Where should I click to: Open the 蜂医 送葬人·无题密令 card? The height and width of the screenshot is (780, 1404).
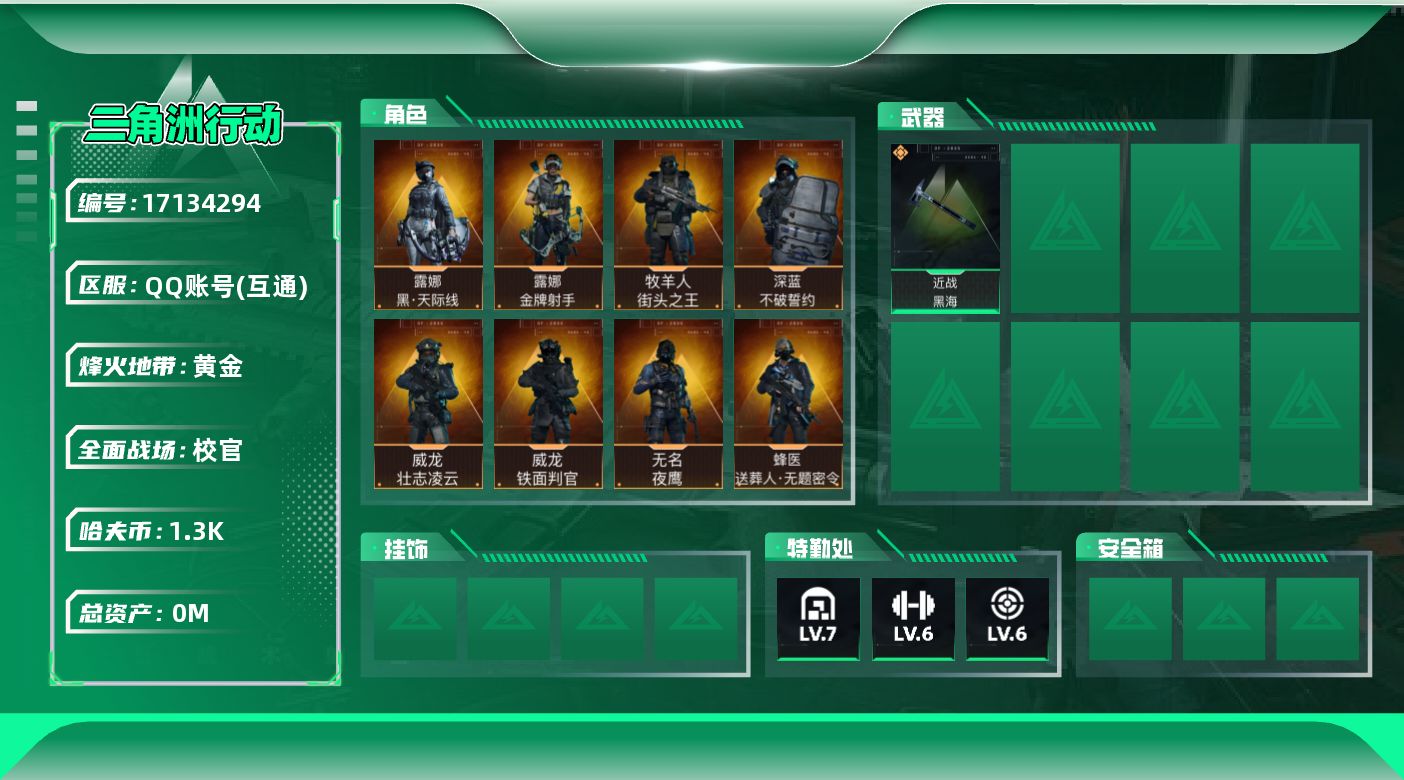click(x=788, y=403)
